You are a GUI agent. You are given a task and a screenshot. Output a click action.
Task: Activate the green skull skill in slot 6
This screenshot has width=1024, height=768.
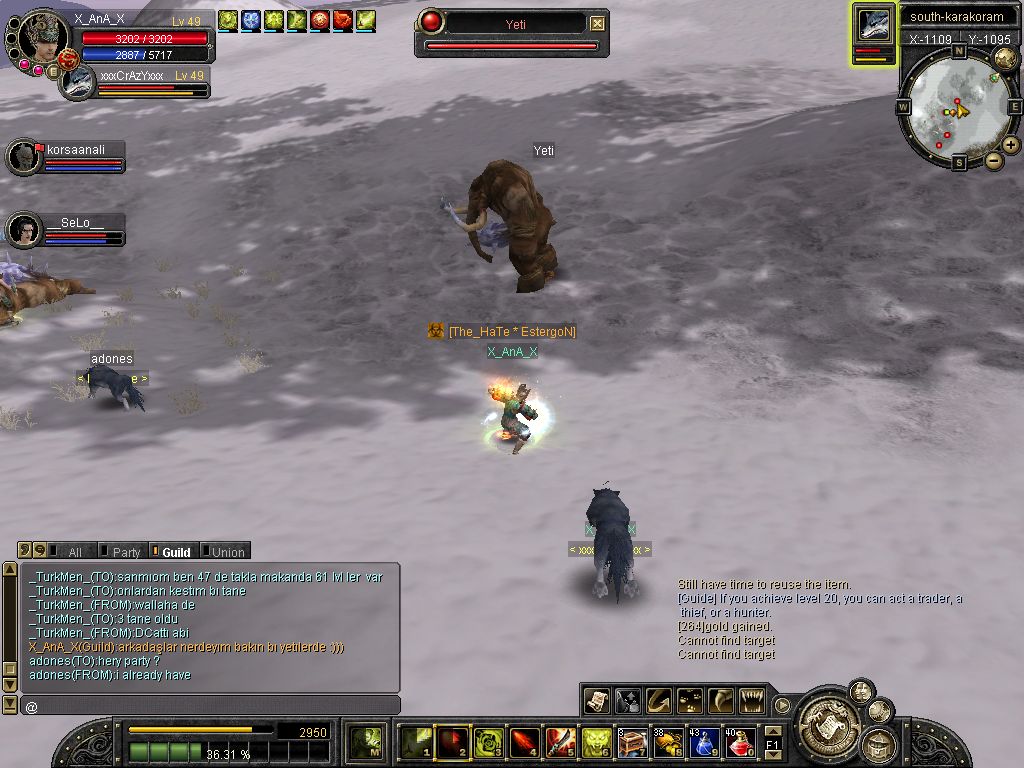[x=598, y=743]
